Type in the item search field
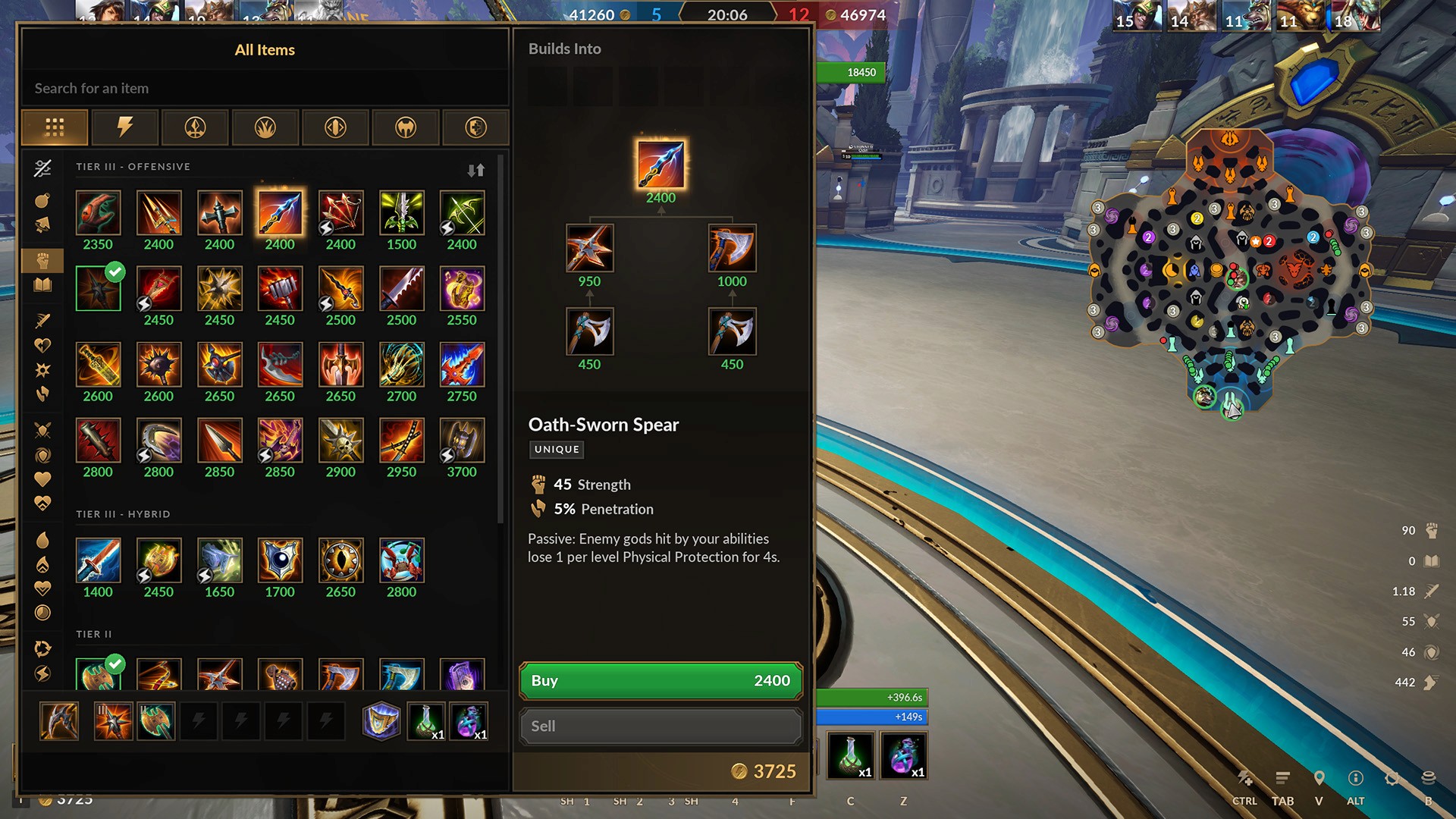 tap(264, 88)
